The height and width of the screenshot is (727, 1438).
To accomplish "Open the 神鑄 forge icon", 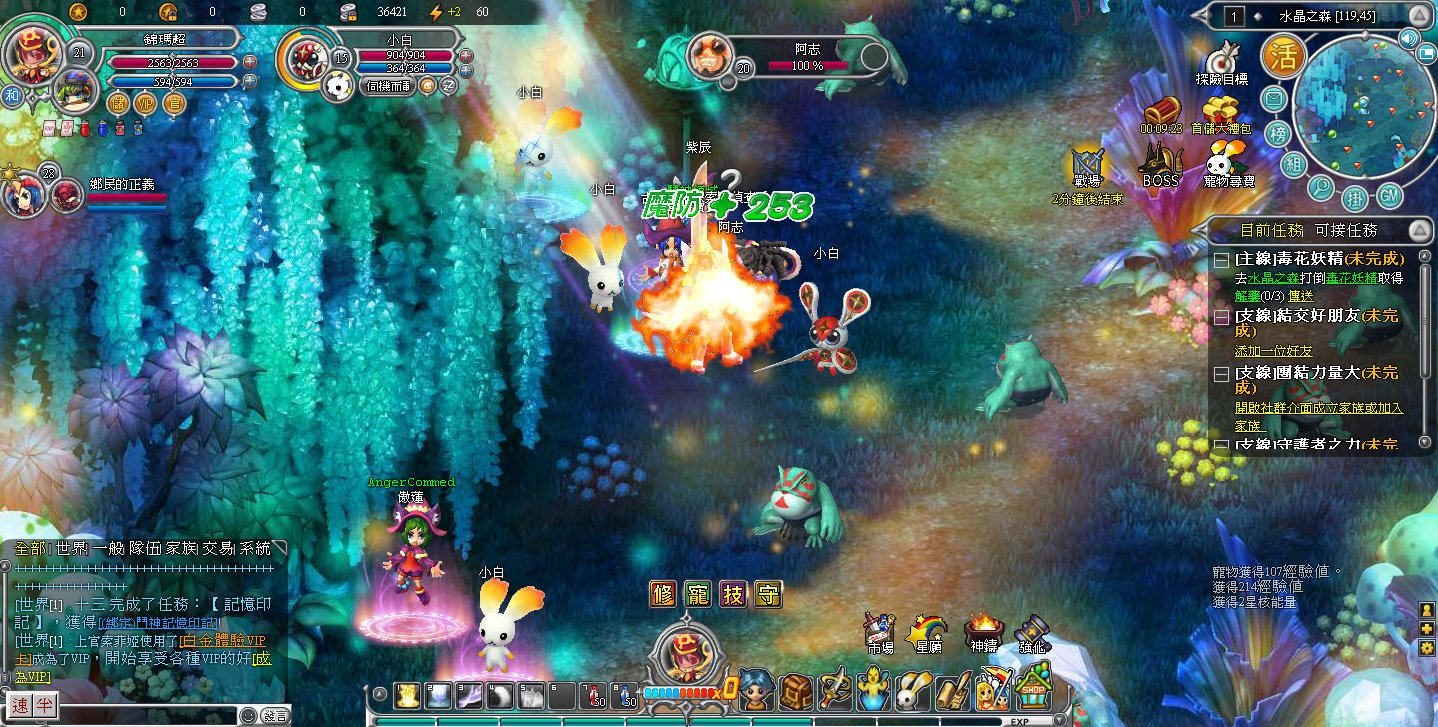I will [982, 632].
